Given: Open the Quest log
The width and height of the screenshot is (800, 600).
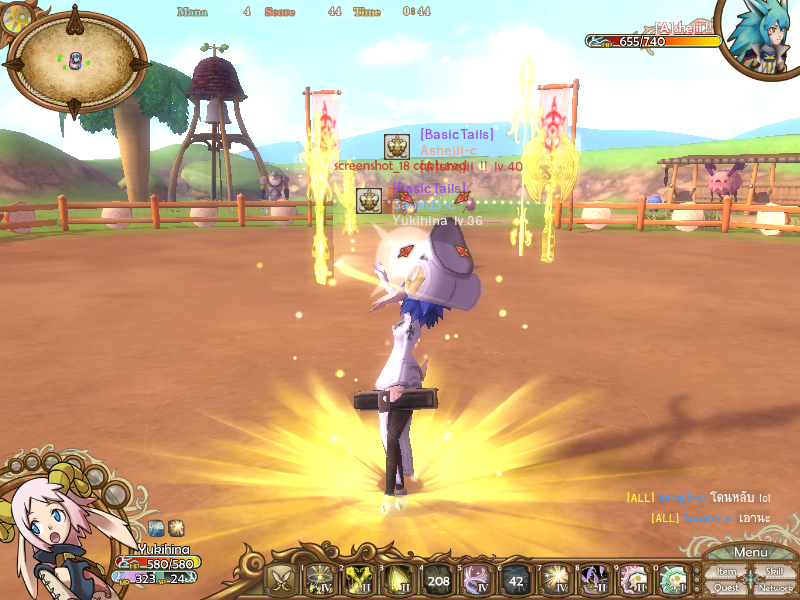Looking at the screenshot, I should (x=727, y=588).
